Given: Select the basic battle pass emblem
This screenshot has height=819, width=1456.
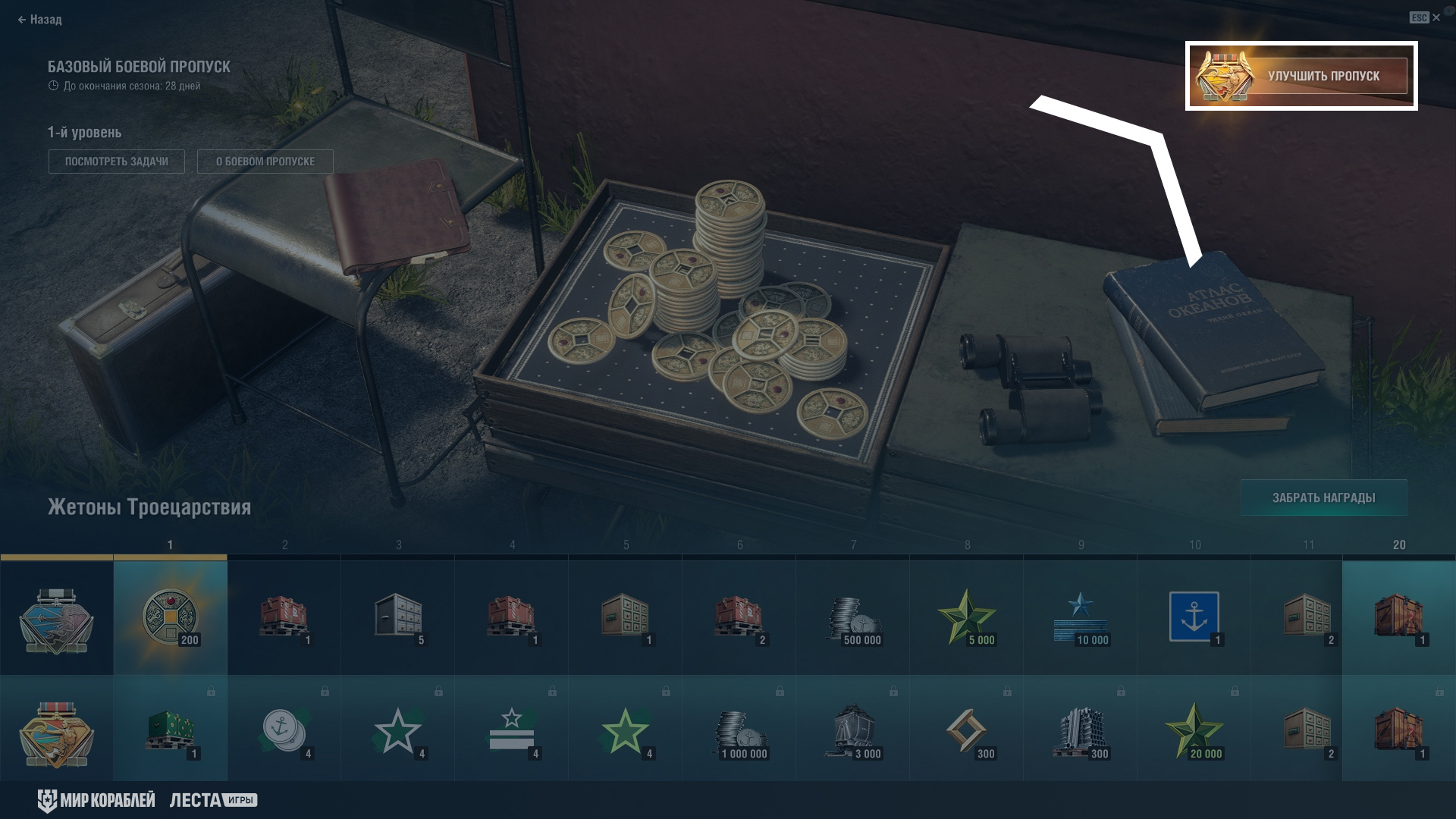Looking at the screenshot, I should [57, 619].
